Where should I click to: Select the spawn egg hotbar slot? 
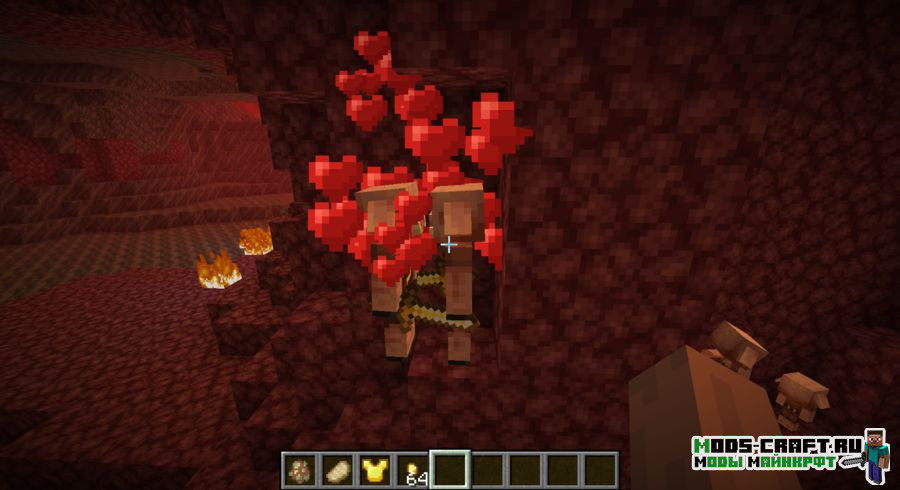pyautogui.click(x=299, y=469)
